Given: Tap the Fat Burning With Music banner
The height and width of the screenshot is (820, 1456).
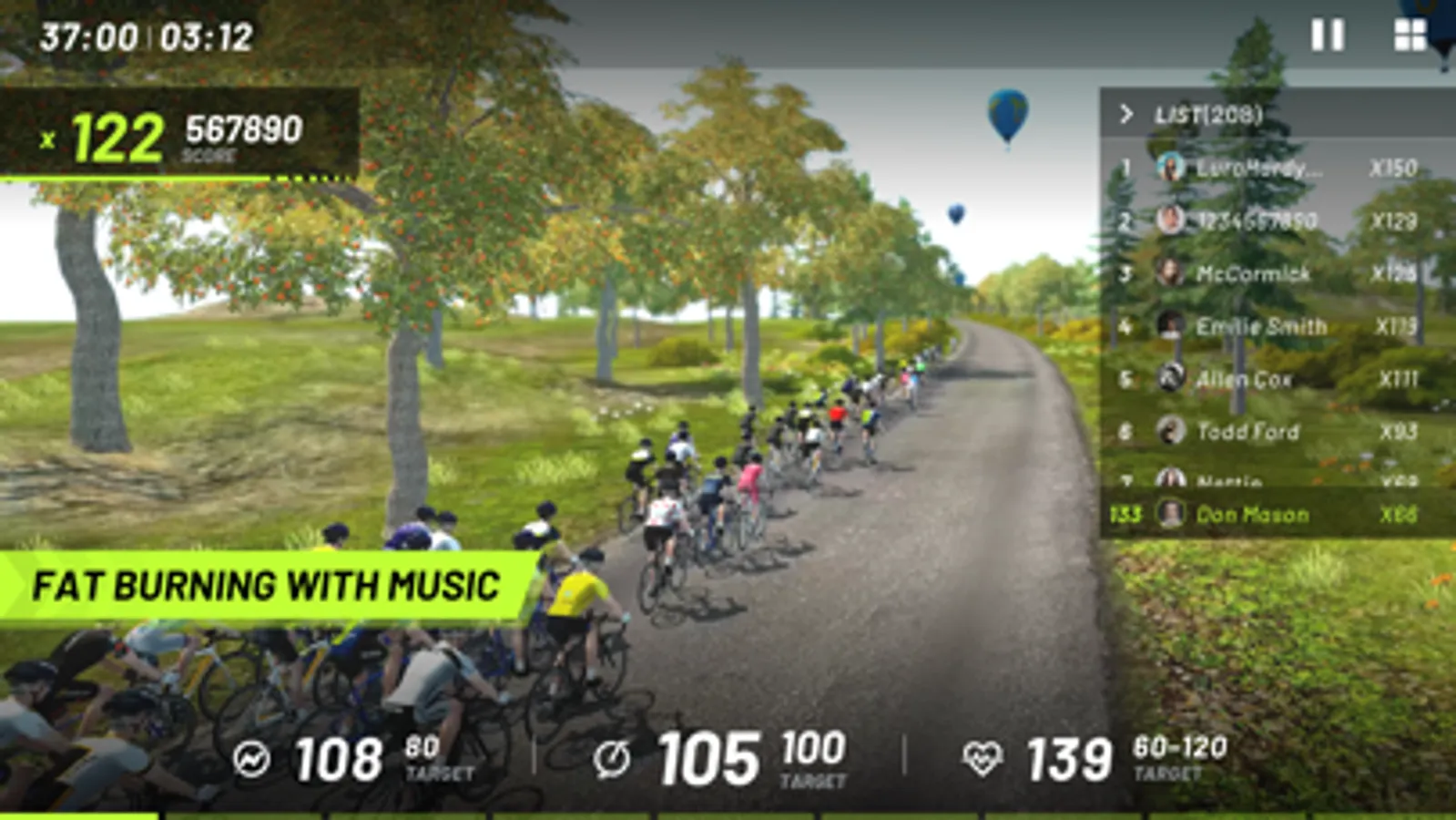Looking at the screenshot, I should (264, 586).
